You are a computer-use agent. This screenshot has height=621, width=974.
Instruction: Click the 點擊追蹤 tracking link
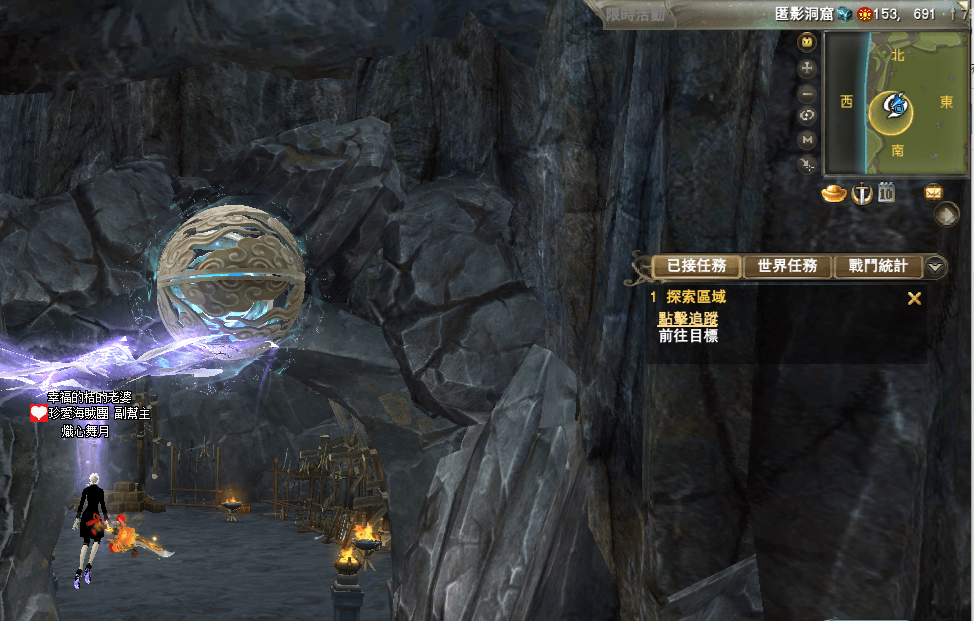click(687, 319)
